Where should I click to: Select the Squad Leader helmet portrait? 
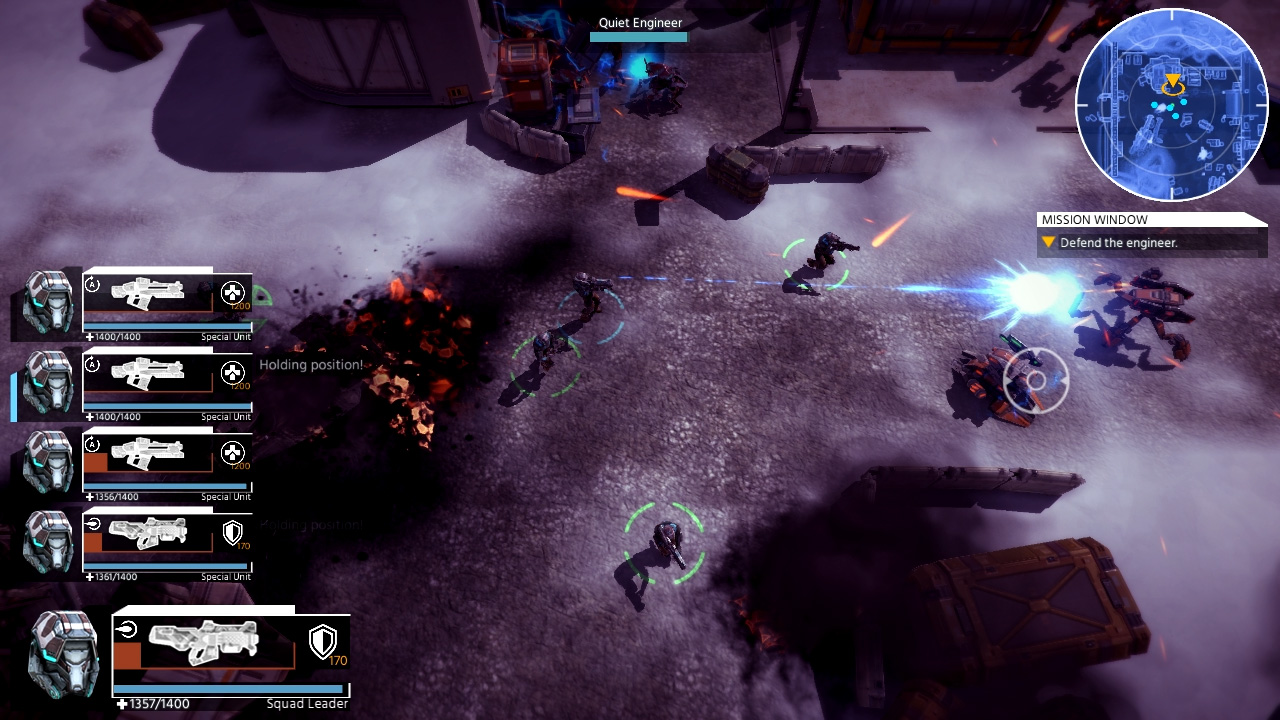[x=65, y=655]
